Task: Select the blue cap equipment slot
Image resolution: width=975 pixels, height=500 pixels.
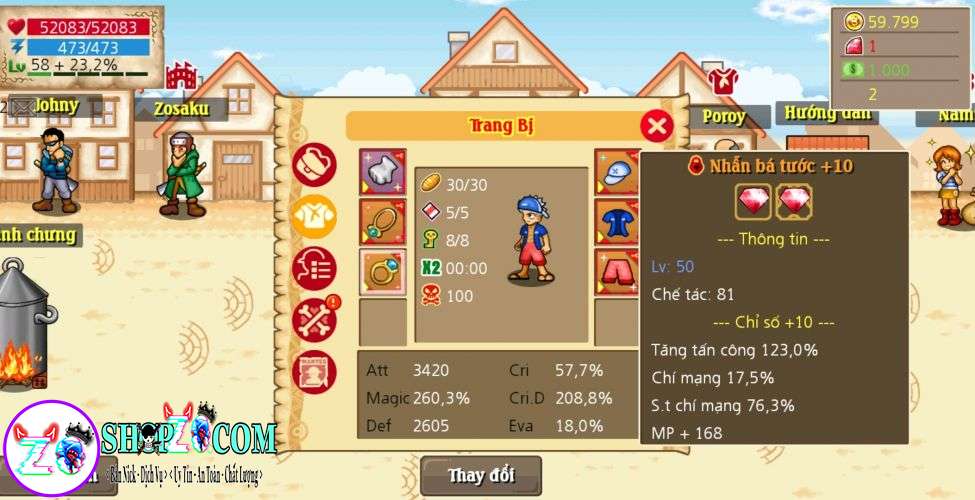Action: [x=618, y=173]
